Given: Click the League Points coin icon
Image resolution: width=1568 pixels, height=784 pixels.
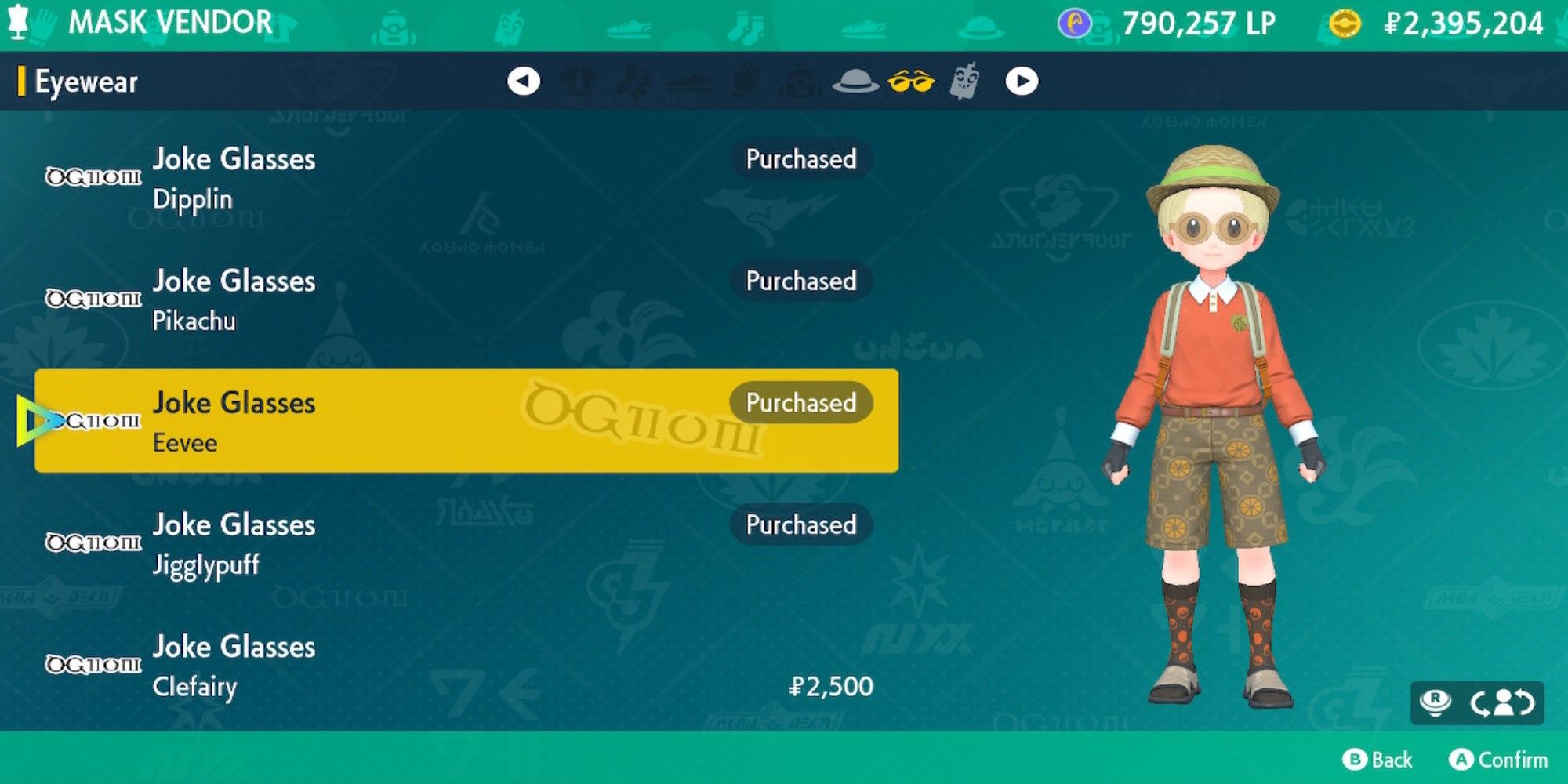Looking at the screenshot, I should pos(1073,22).
